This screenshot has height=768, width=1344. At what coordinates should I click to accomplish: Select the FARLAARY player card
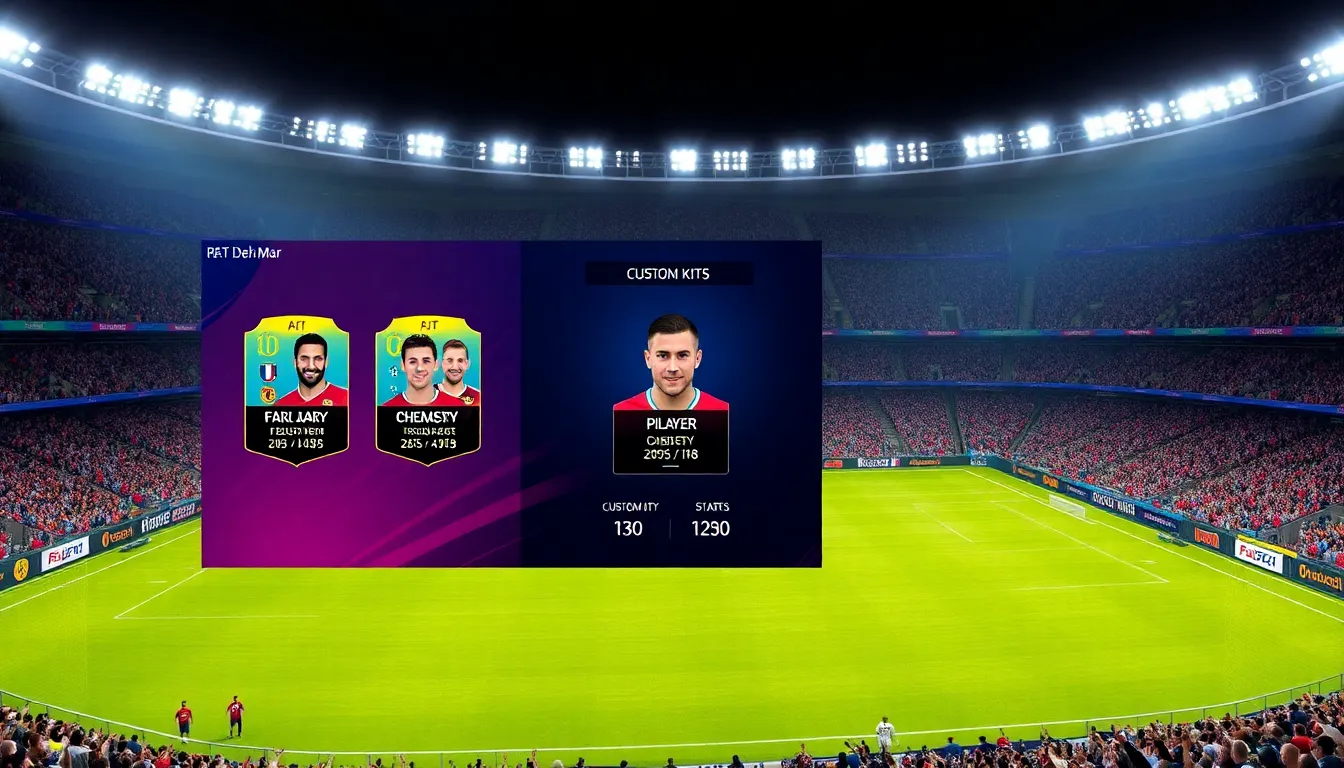click(296, 390)
